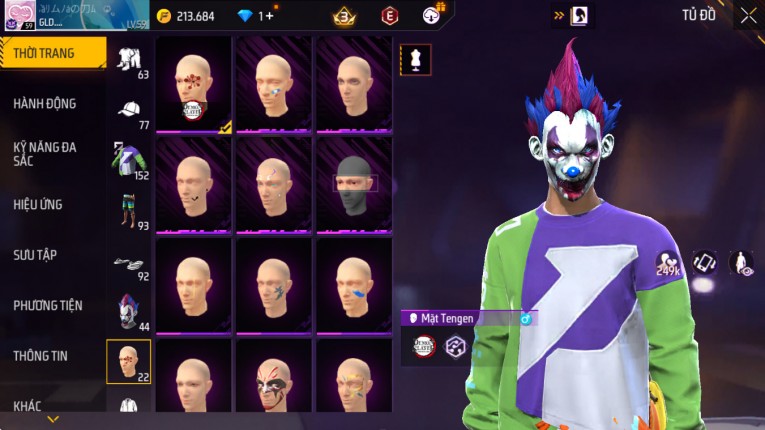Close the wardrobe with the X button
Screen dimensions: 765x430
(x=748, y=15)
